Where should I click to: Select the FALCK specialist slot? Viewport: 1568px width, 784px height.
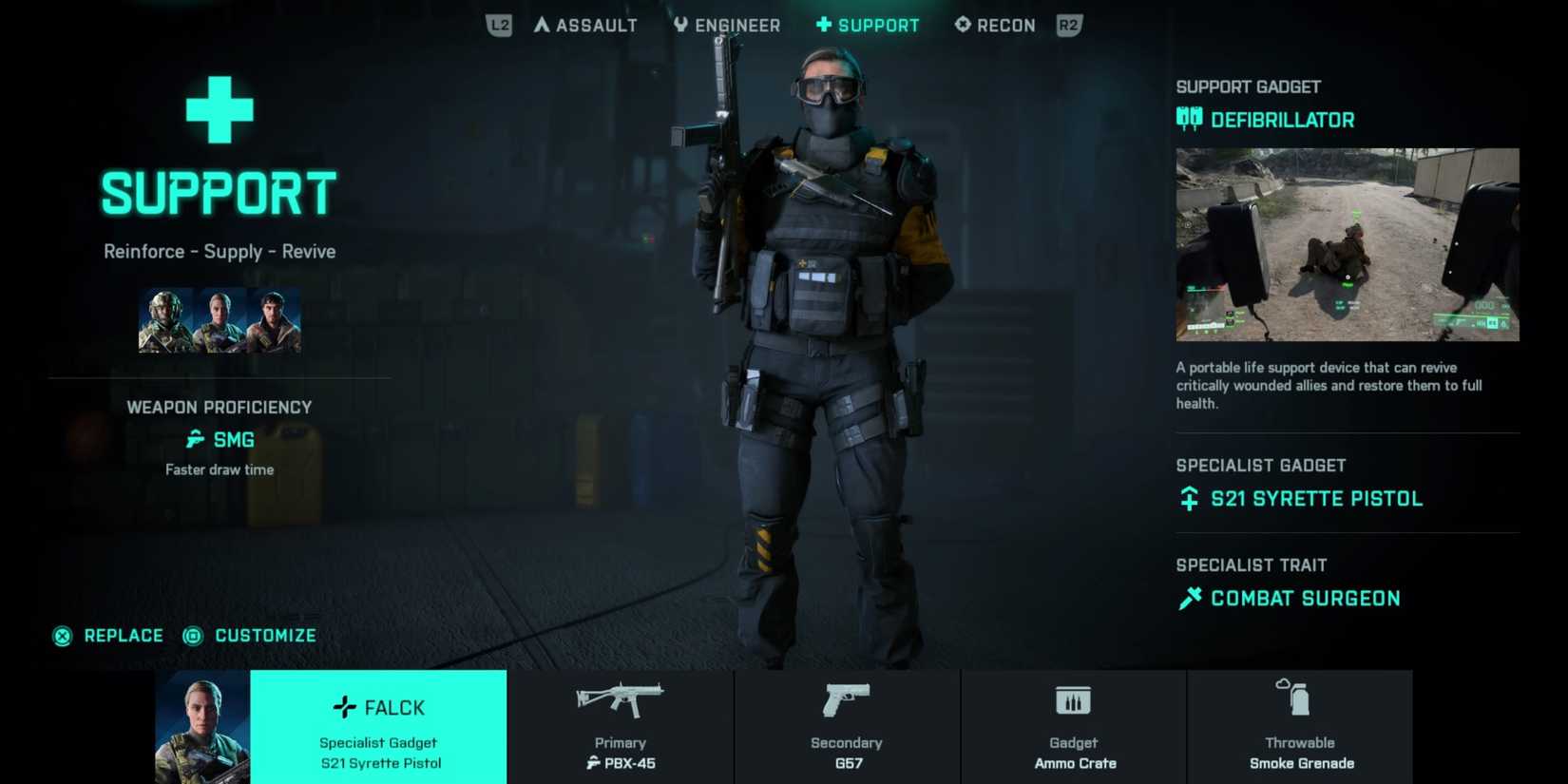pyautogui.click(x=378, y=727)
